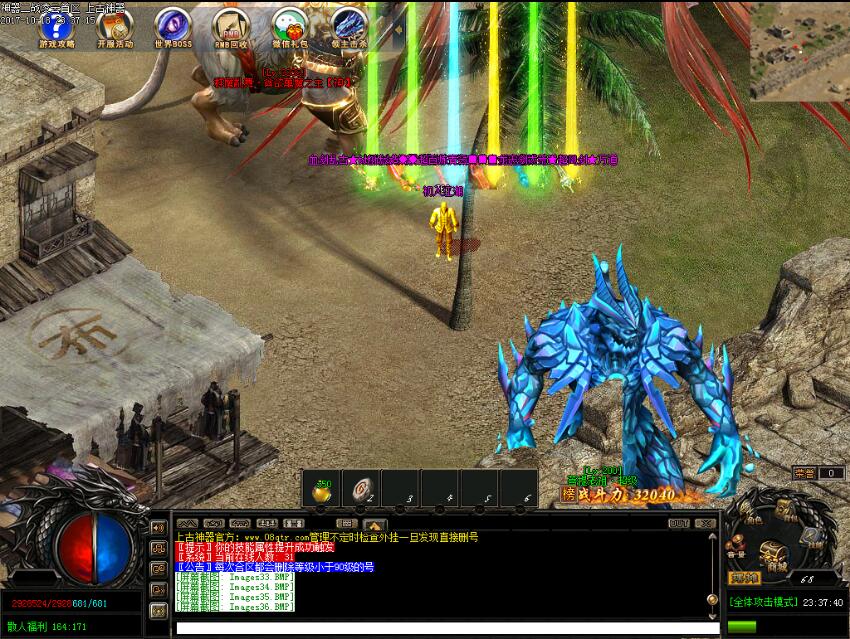Toggle the sound speaker button
The image size is (850, 639).
[x=158, y=527]
